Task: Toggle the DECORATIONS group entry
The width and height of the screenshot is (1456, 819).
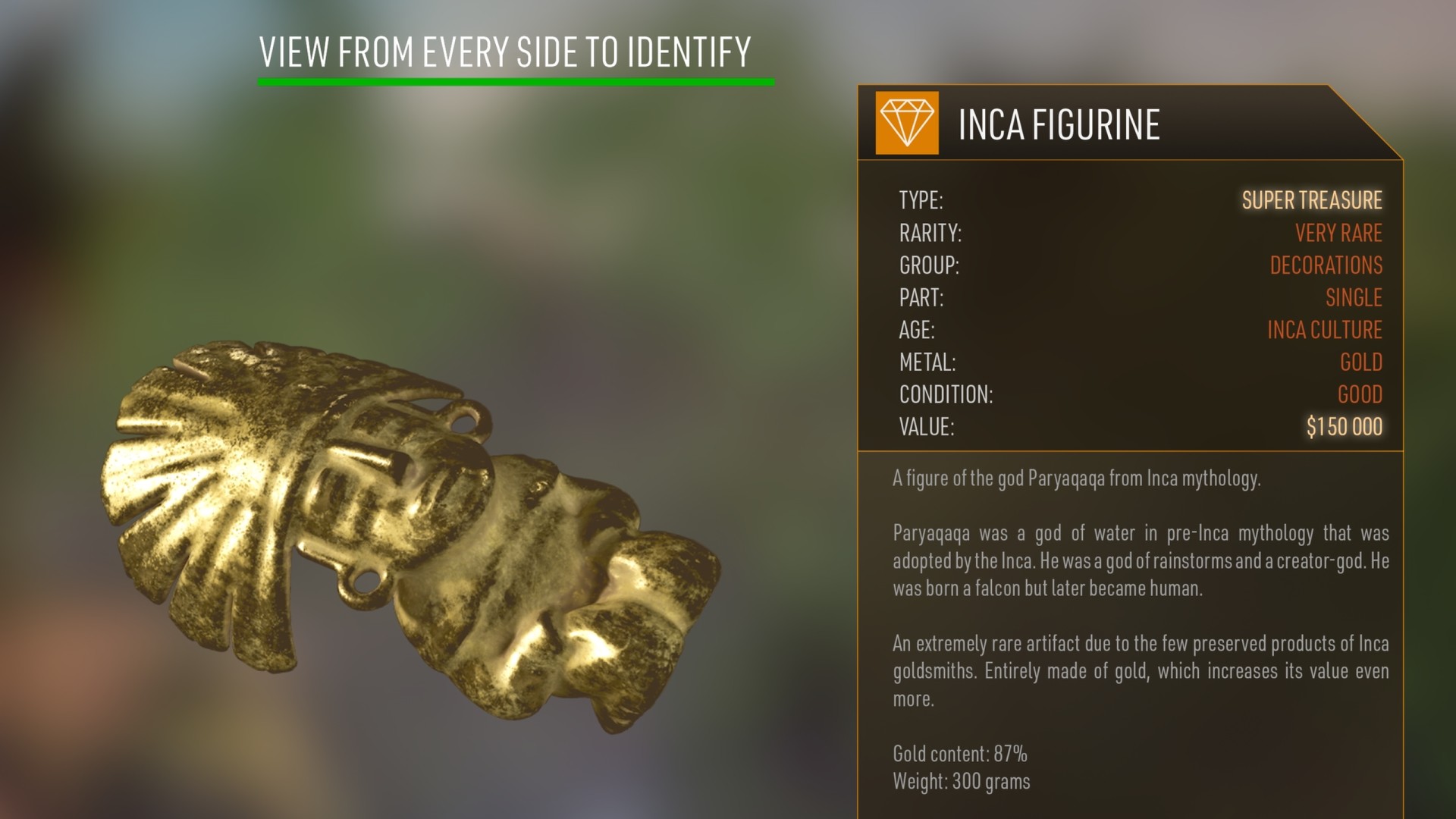Action: 1326,265
